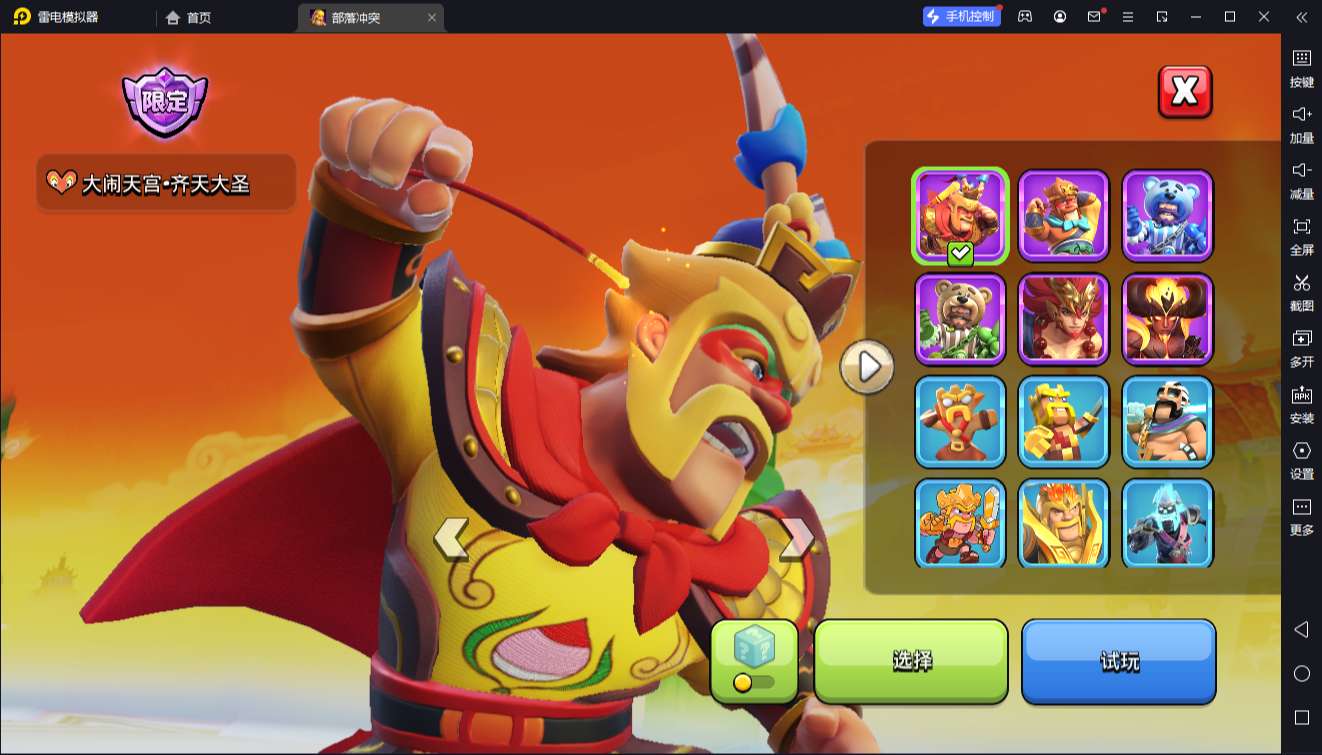1322x755 pixels.
Task: Choose the blue bear costume skin
Action: 1167,216
